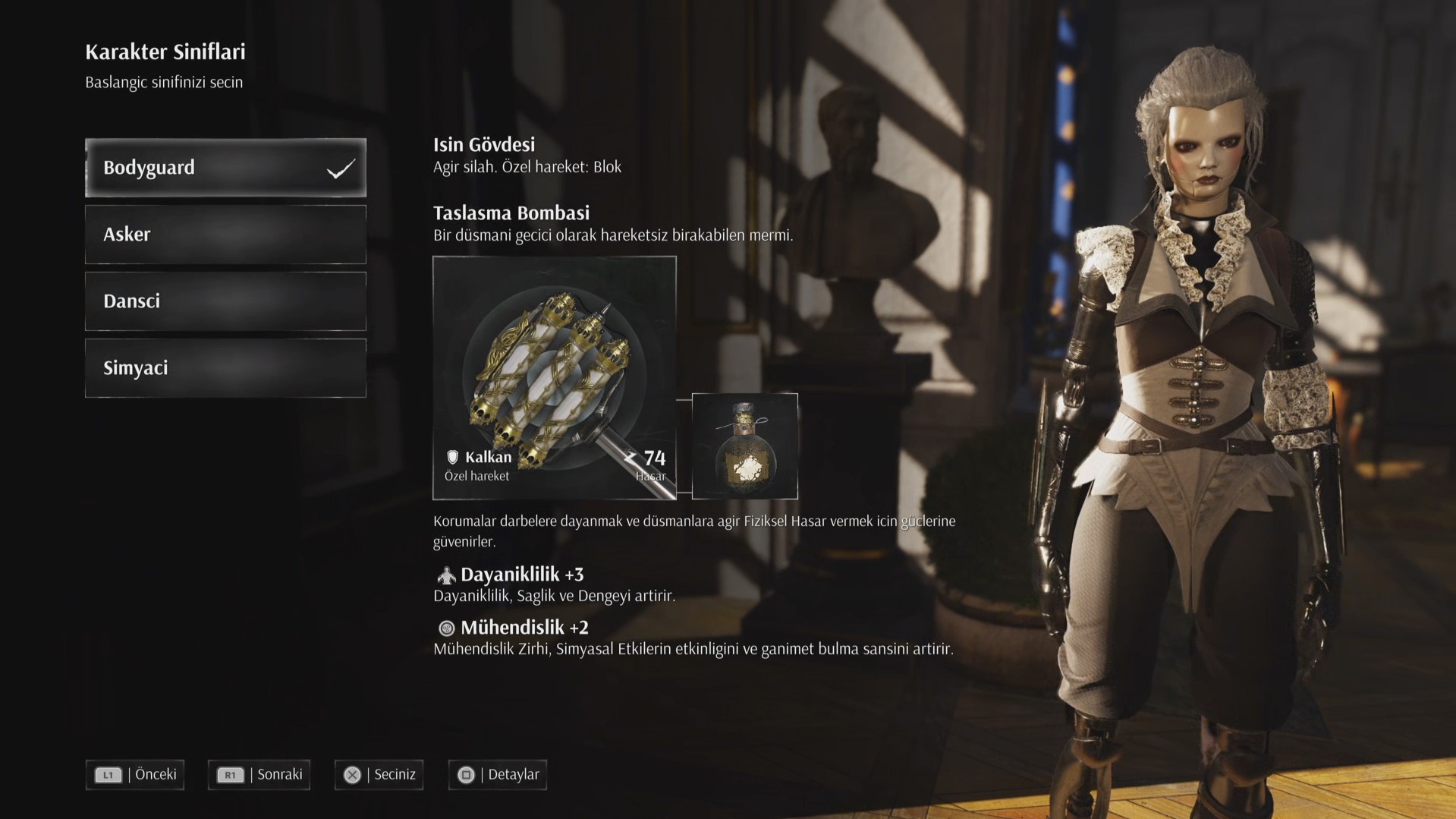Select the Bodyguard class
The height and width of the screenshot is (819, 1456).
pyautogui.click(x=225, y=168)
